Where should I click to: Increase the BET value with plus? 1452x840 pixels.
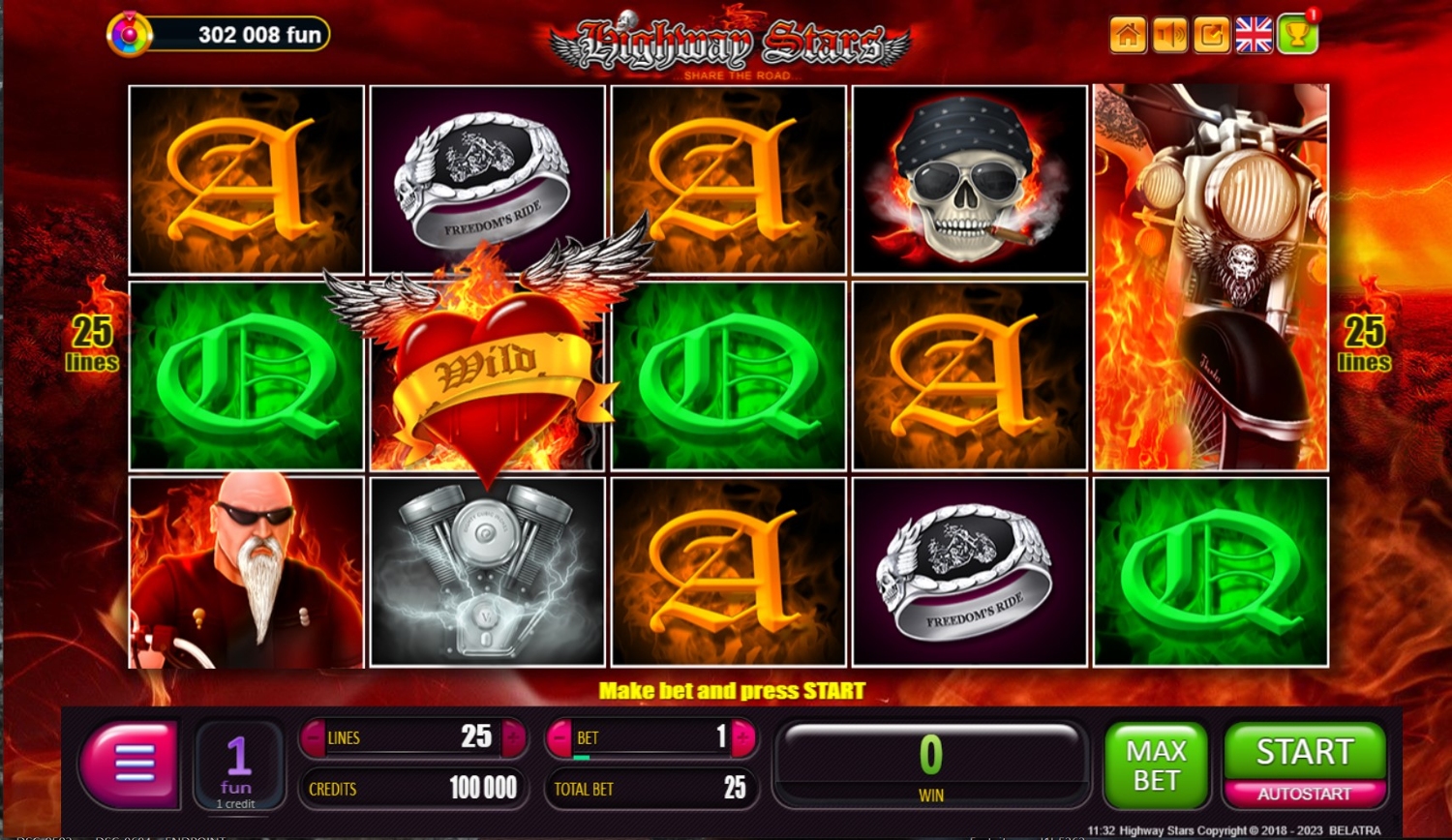pos(743,738)
